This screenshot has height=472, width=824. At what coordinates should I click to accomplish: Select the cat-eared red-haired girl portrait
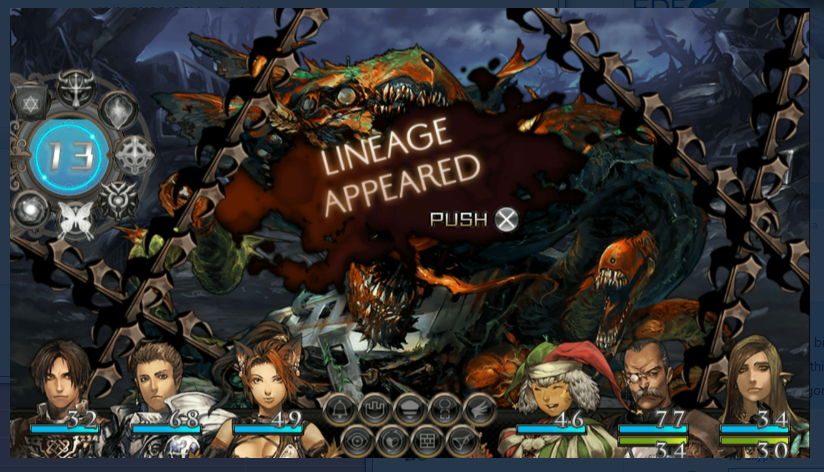click(264, 375)
